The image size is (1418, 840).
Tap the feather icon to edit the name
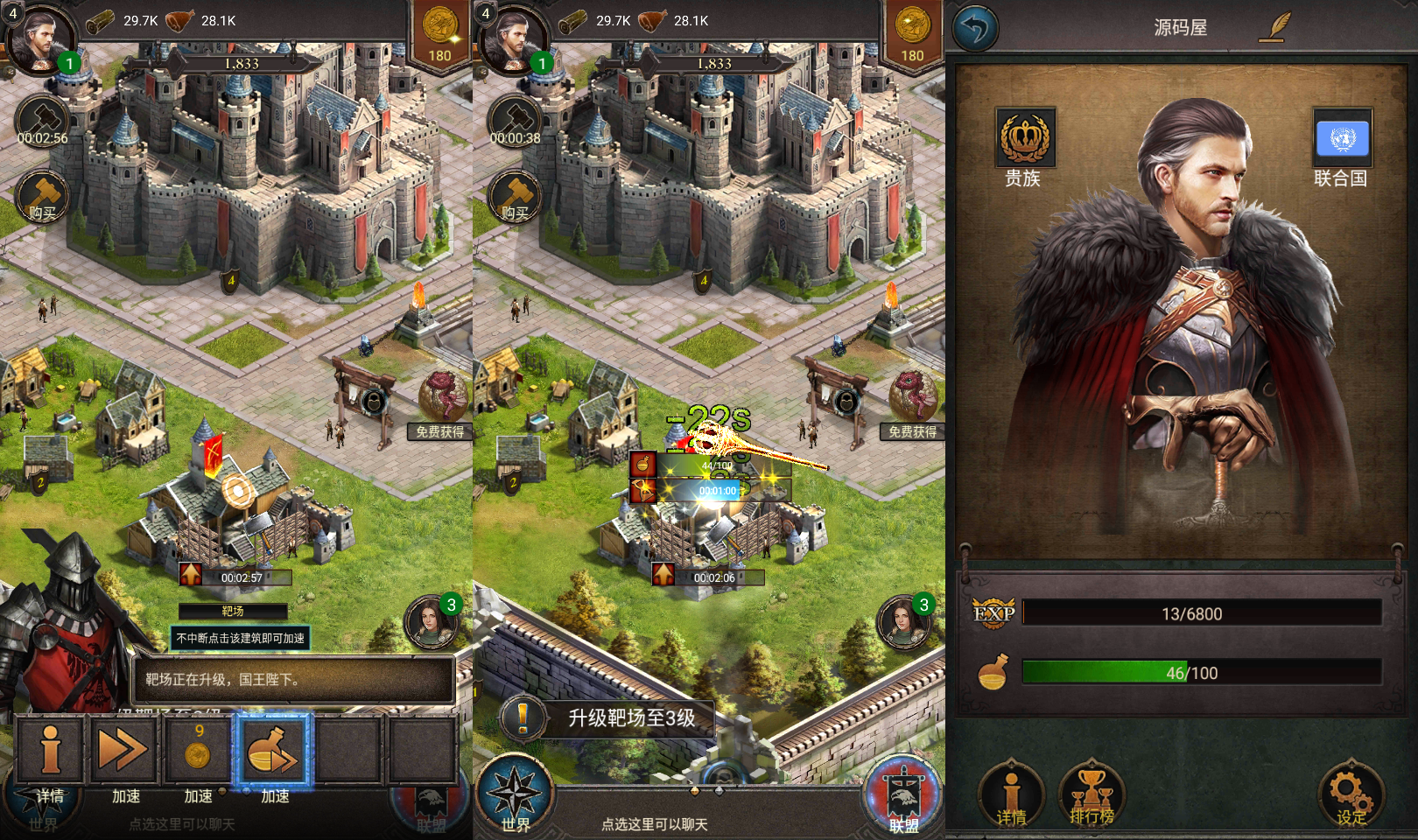1276,27
